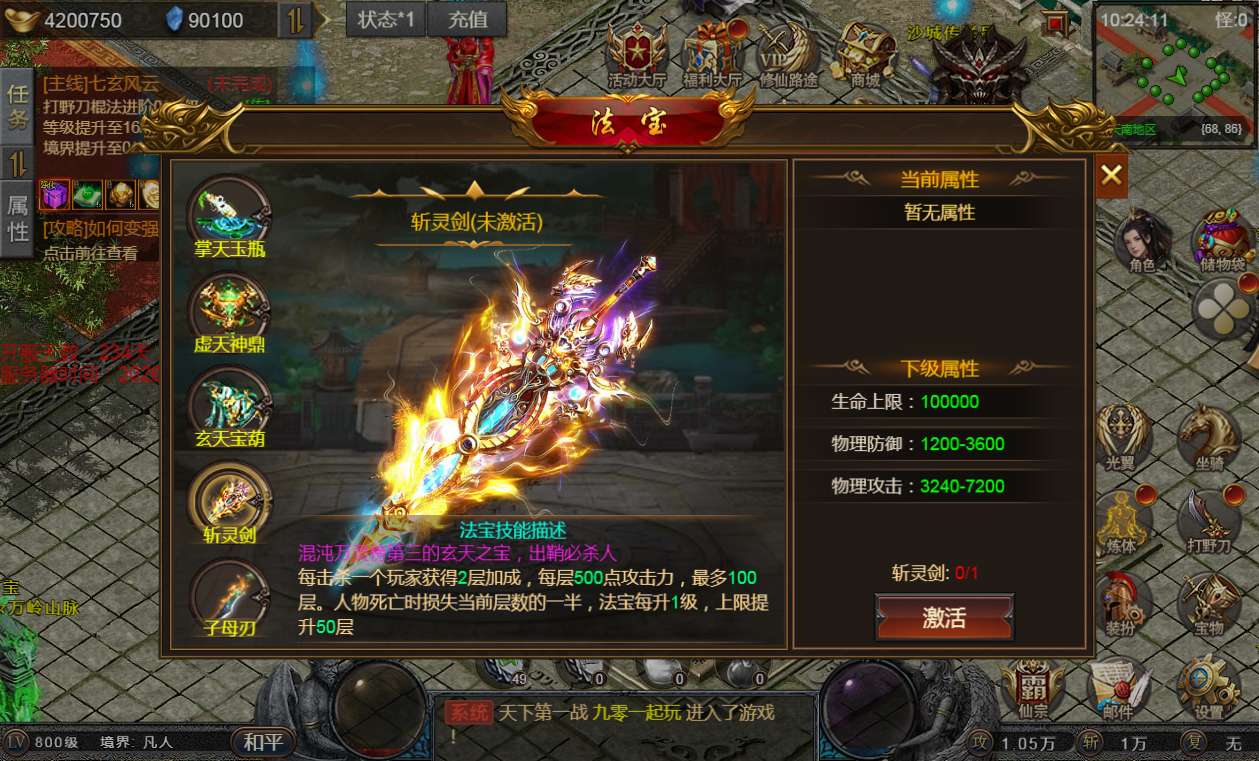Image resolution: width=1259 pixels, height=761 pixels.
Task: Open the VIP 修仙路途 menu
Action: (x=788, y=53)
